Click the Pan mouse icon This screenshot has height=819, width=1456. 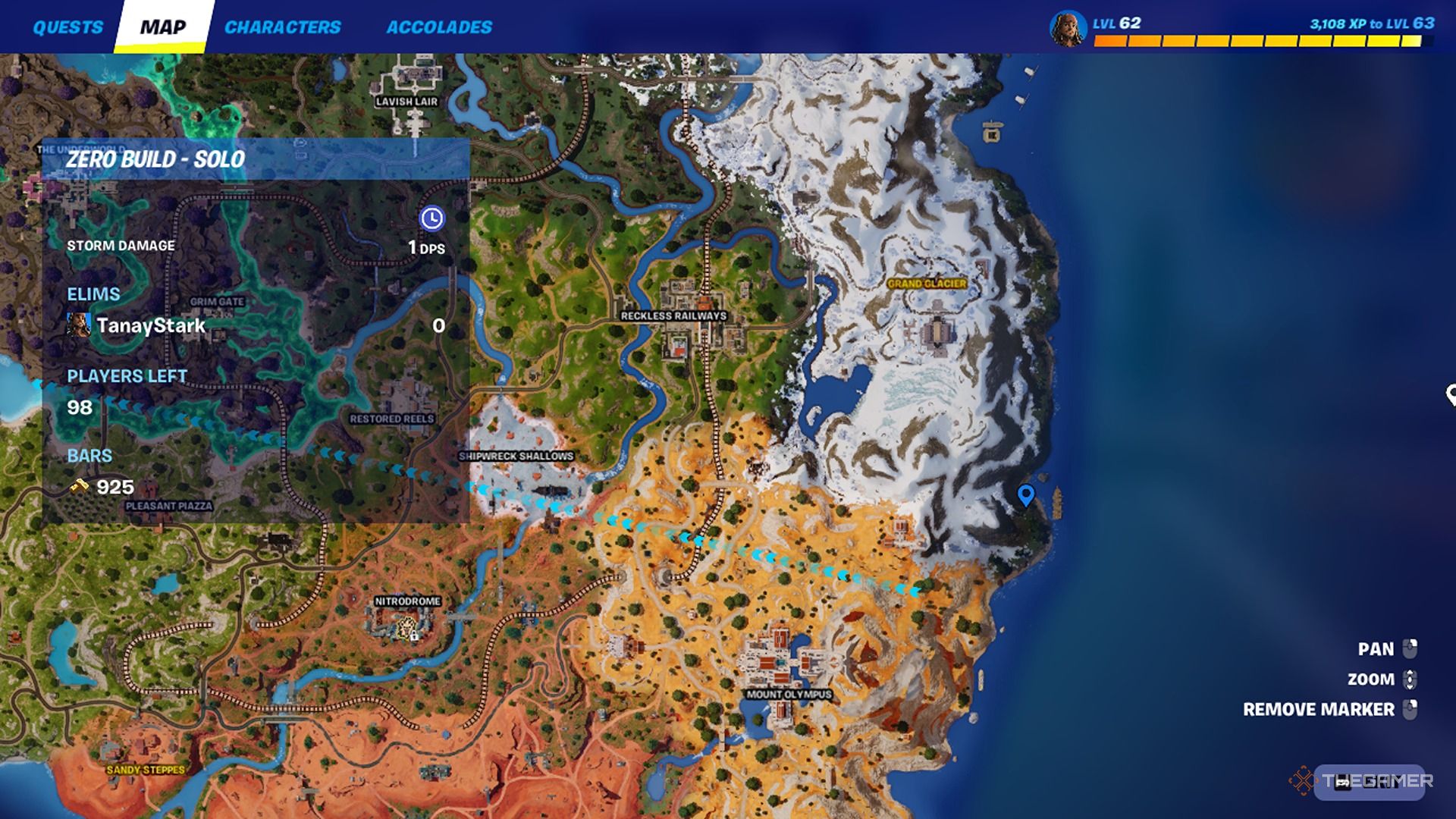[x=1410, y=648]
